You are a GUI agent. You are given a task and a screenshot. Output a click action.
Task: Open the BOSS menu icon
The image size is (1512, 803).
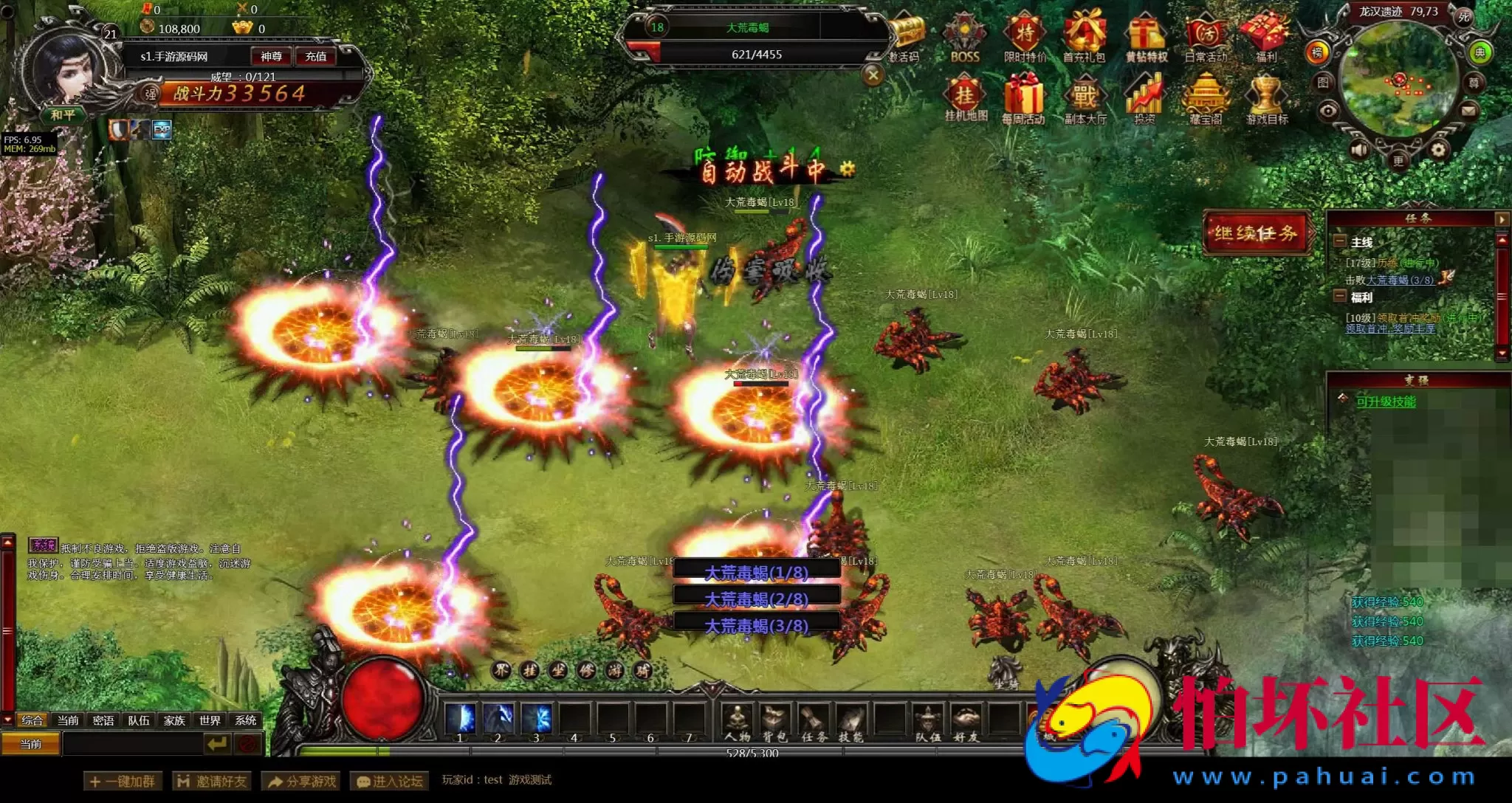click(x=964, y=38)
